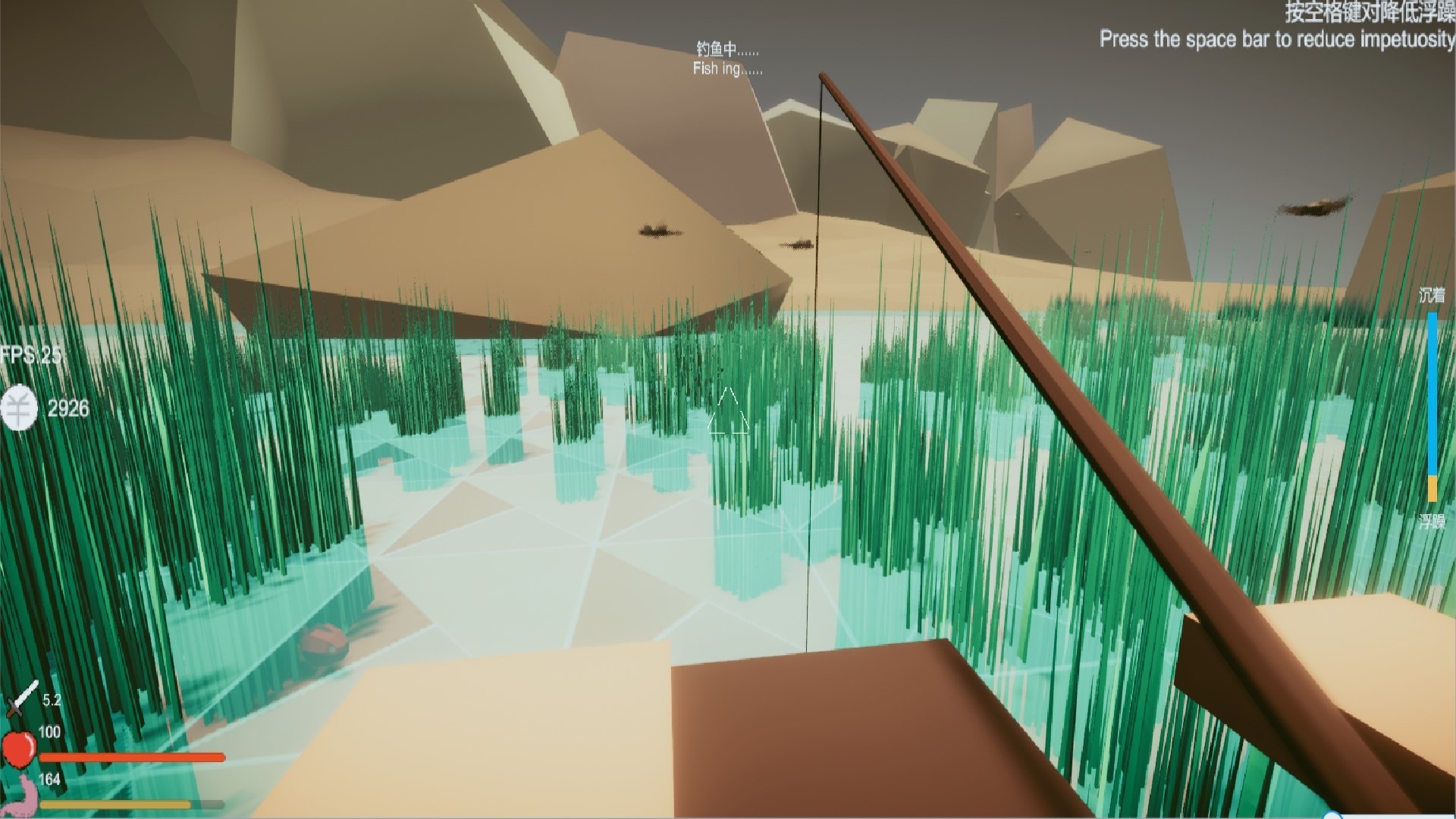Screen dimensions: 1456x819
Task: Click the money amount 2926
Action: tap(68, 408)
